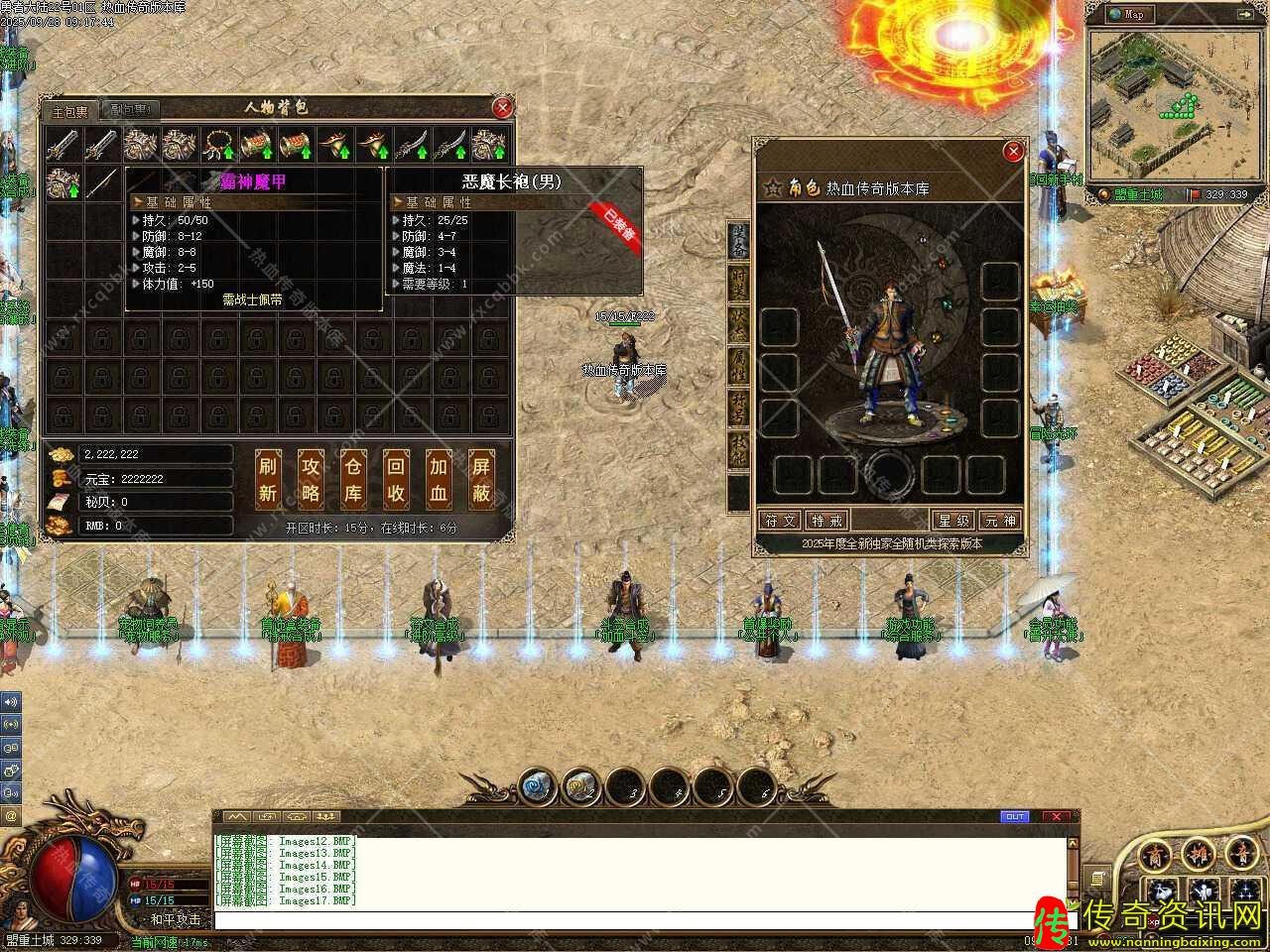Open the 特戒 special ring button
1270x952 pixels.
pos(827,521)
